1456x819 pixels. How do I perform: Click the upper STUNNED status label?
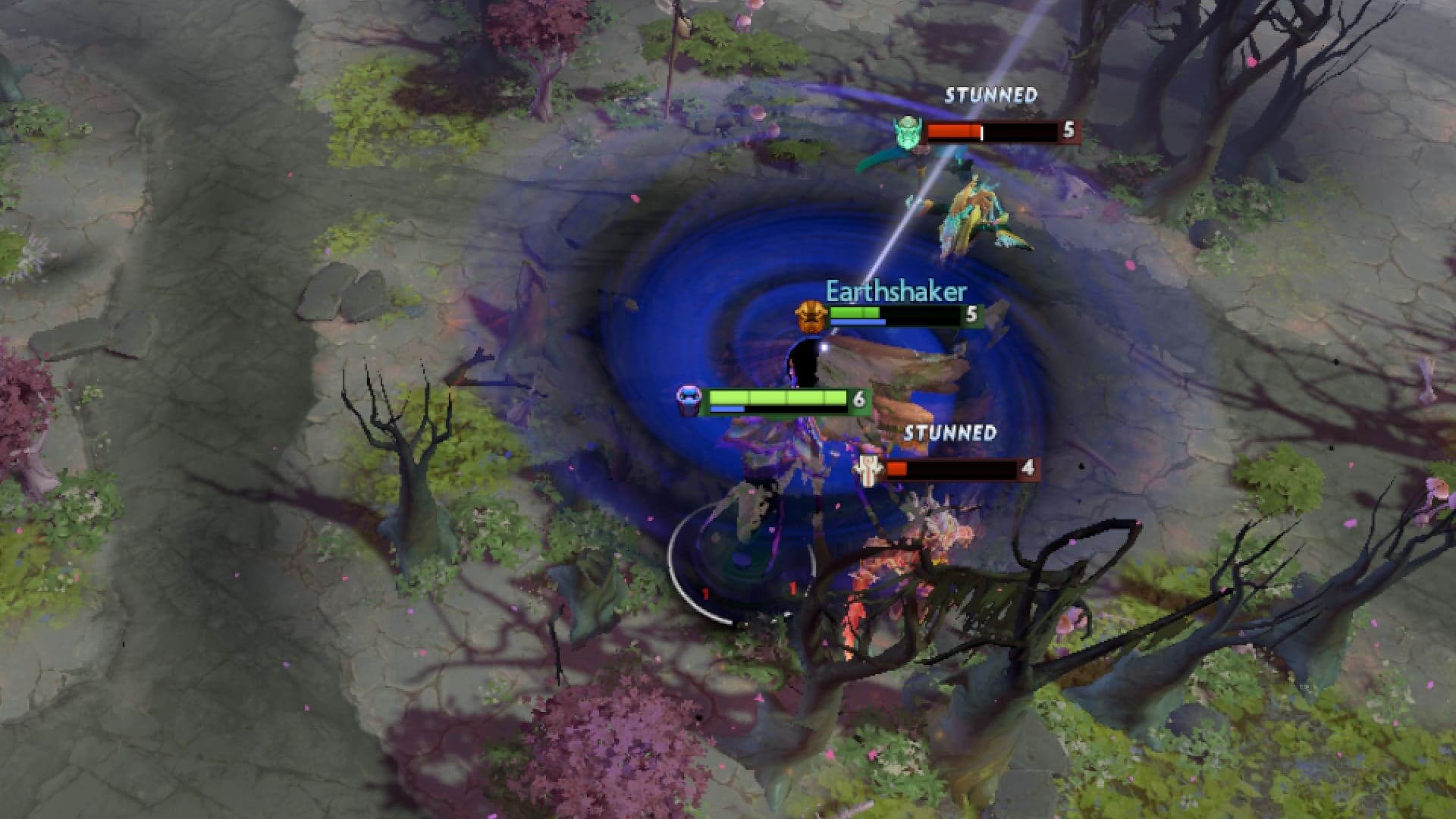click(990, 96)
